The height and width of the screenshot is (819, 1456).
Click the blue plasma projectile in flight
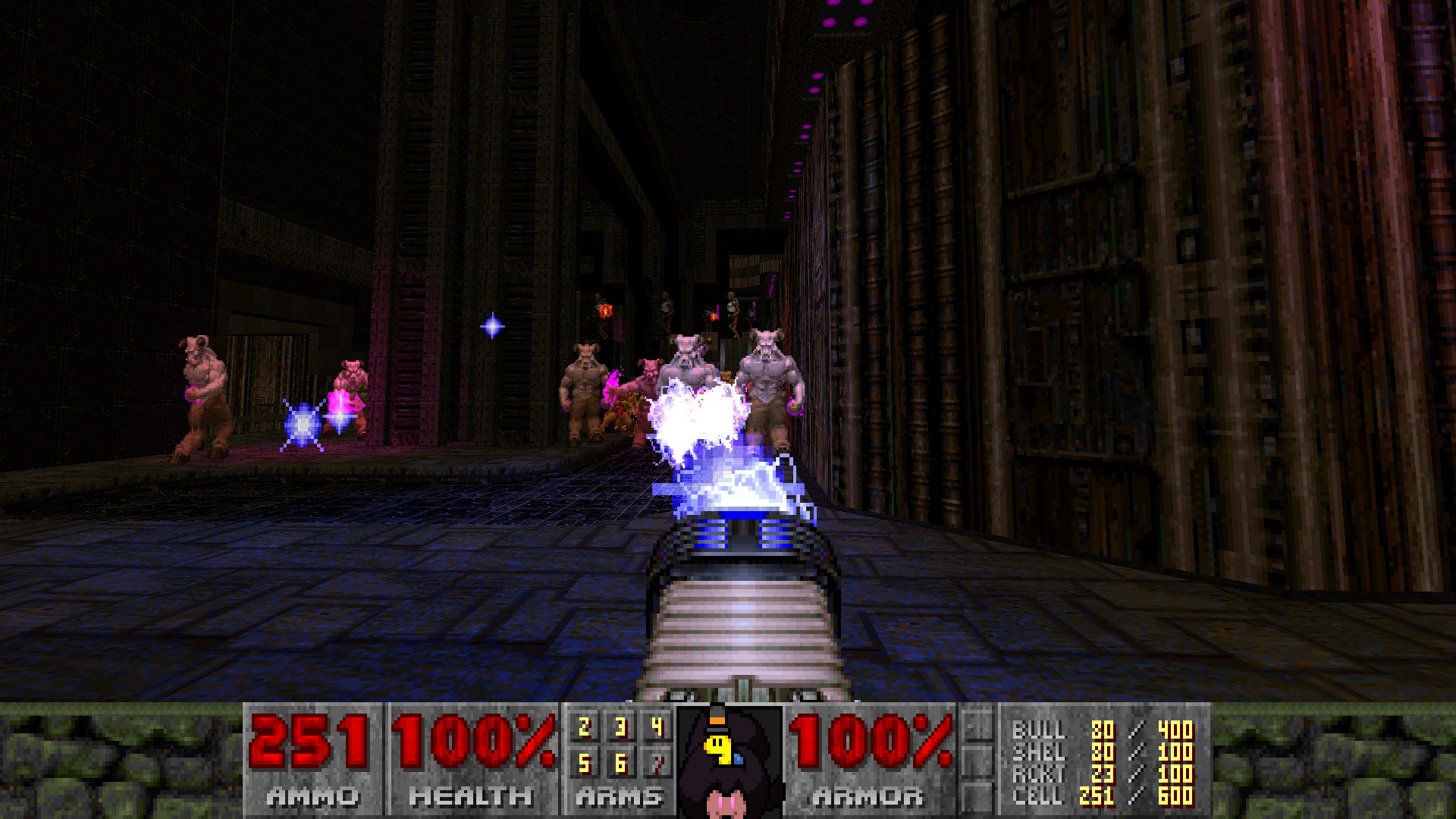coord(491,325)
